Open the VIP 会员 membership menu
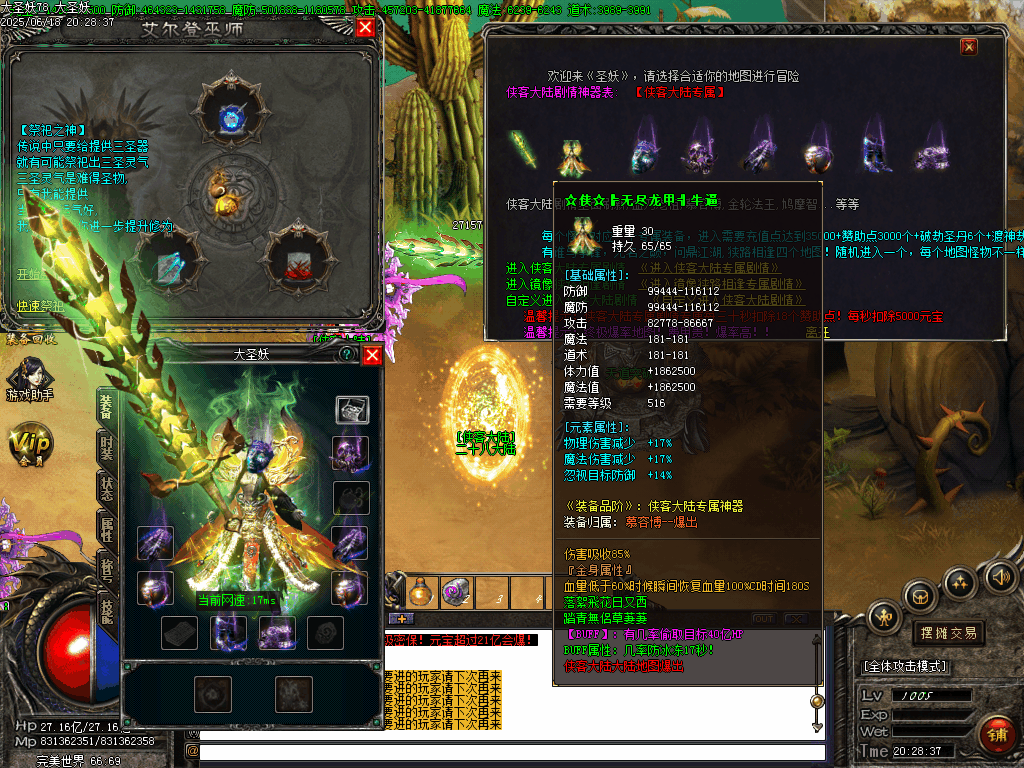The width and height of the screenshot is (1024, 768). tap(29, 443)
